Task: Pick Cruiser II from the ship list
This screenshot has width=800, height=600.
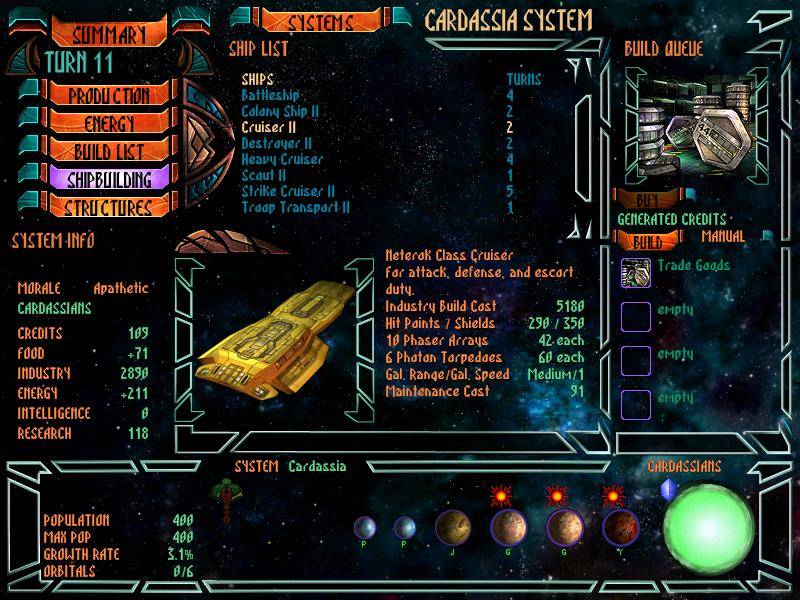Action: (x=270, y=127)
